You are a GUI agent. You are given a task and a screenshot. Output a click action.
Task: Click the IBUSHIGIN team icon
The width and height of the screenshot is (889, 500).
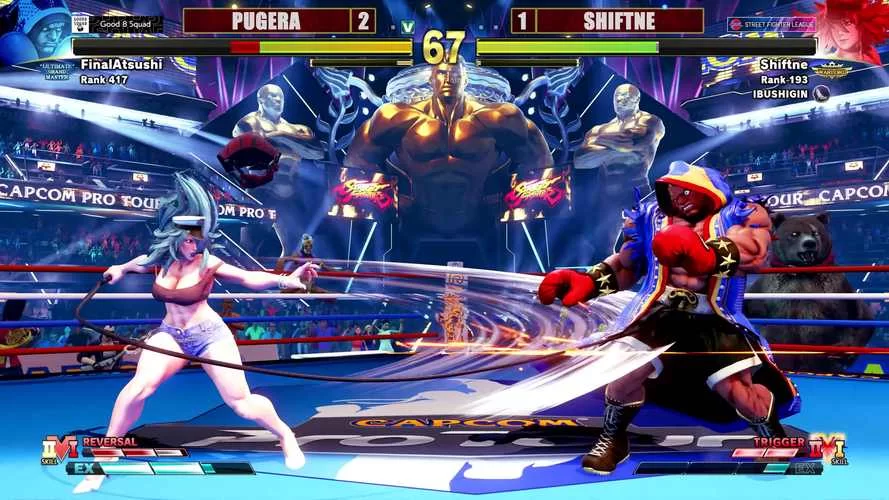coord(821,93)
